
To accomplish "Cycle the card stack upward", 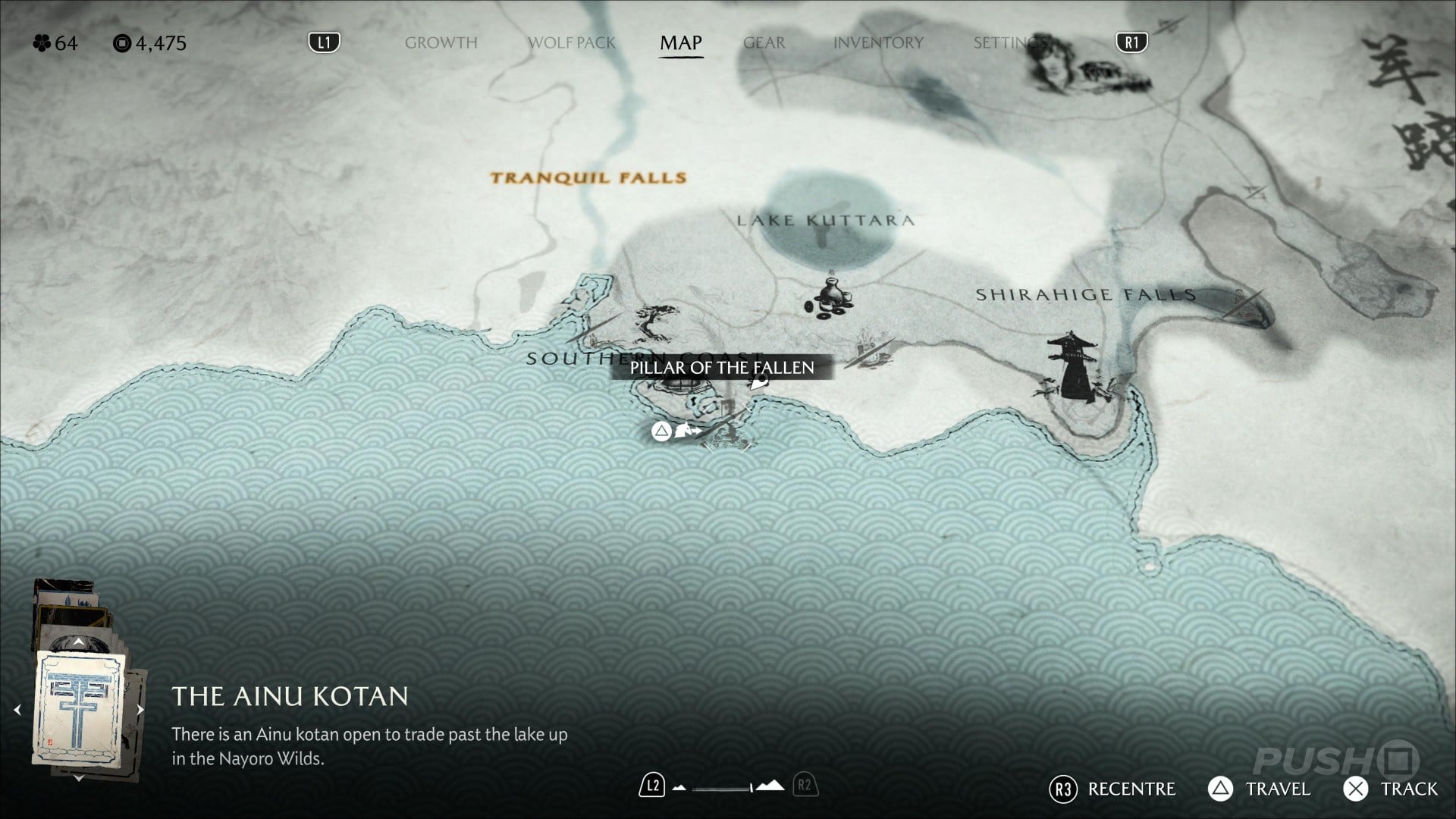I will tap(79, 642).
